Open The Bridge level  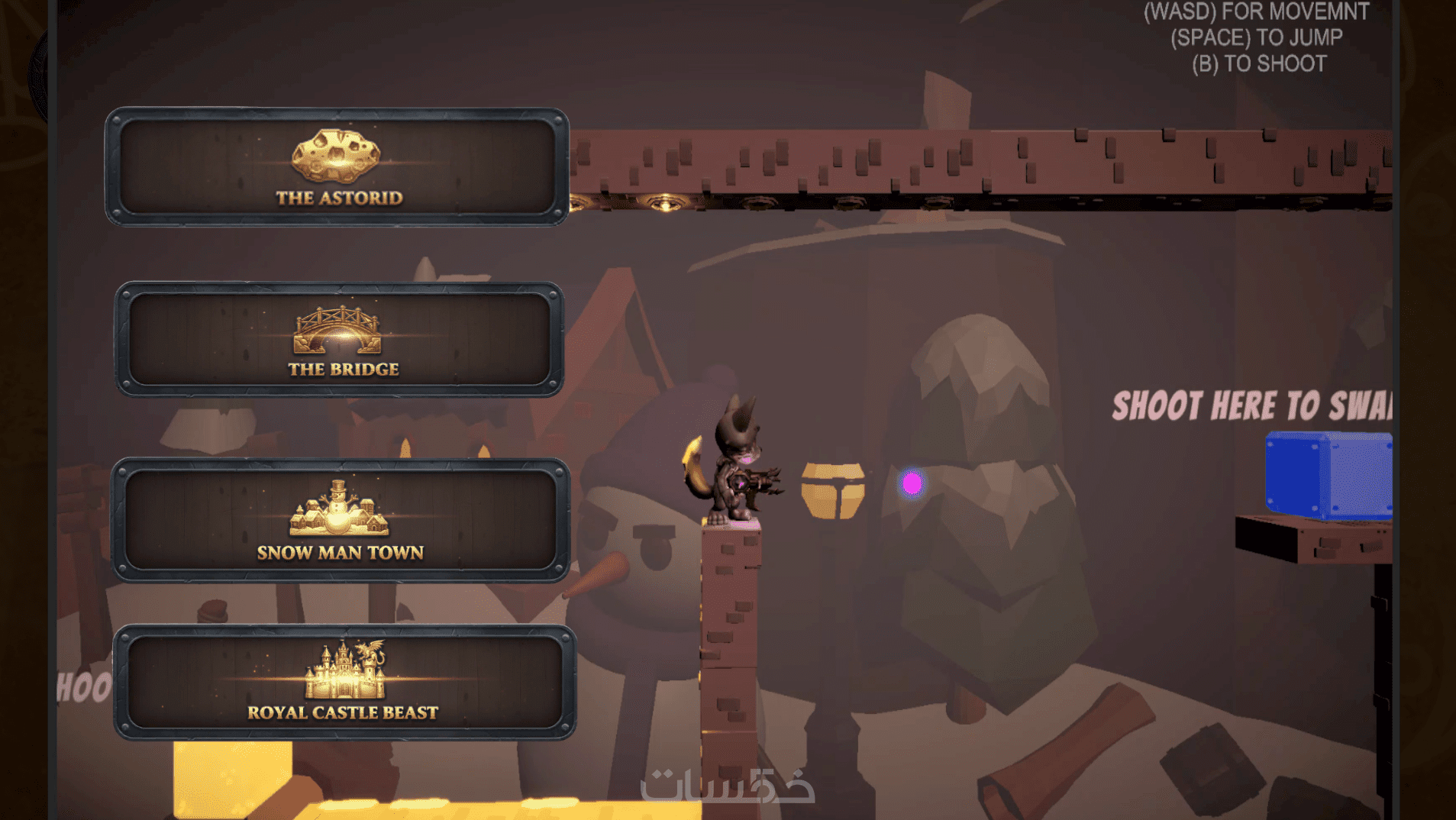[x=339, y=340]
